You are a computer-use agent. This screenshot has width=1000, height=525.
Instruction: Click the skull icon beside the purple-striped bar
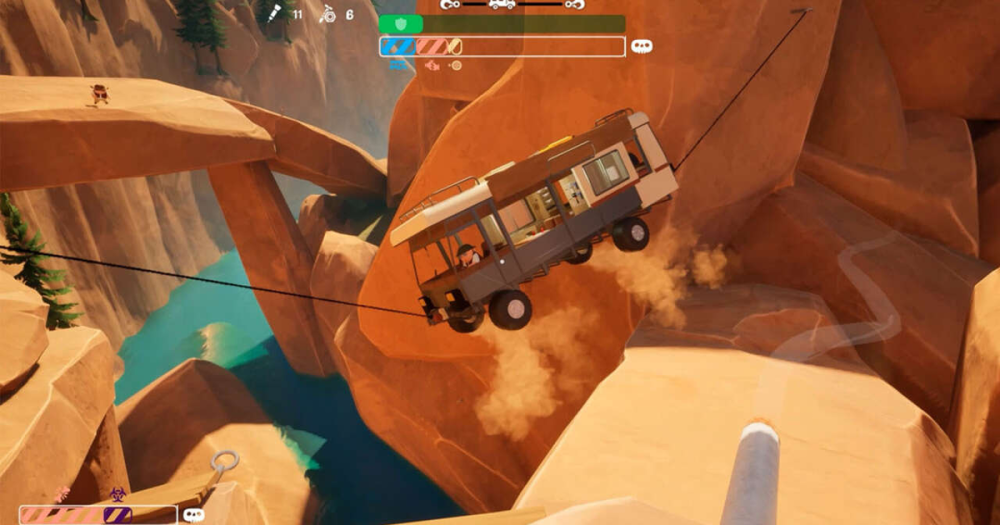click(193, 515)
